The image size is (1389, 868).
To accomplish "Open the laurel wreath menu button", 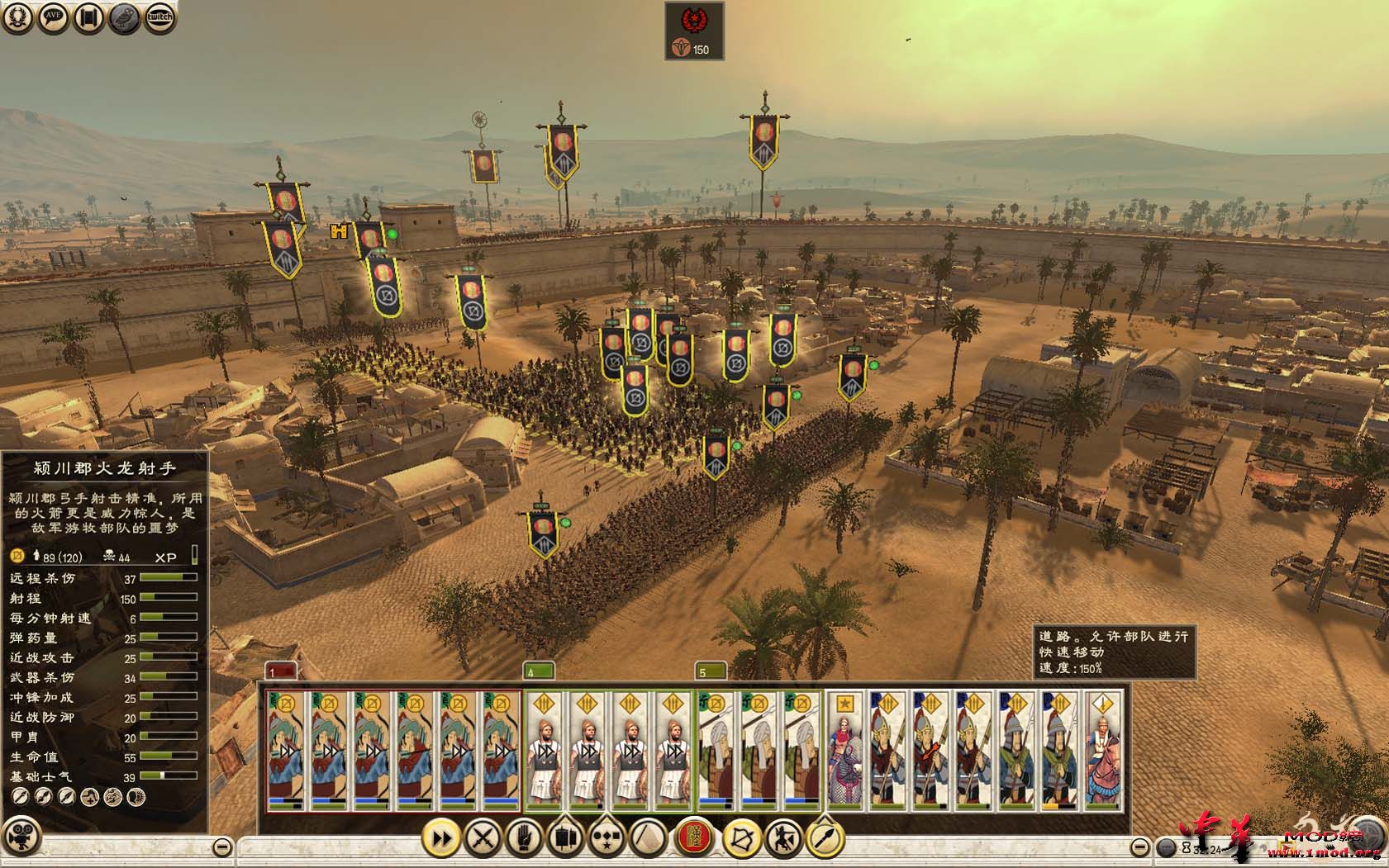I will (18, 18).
